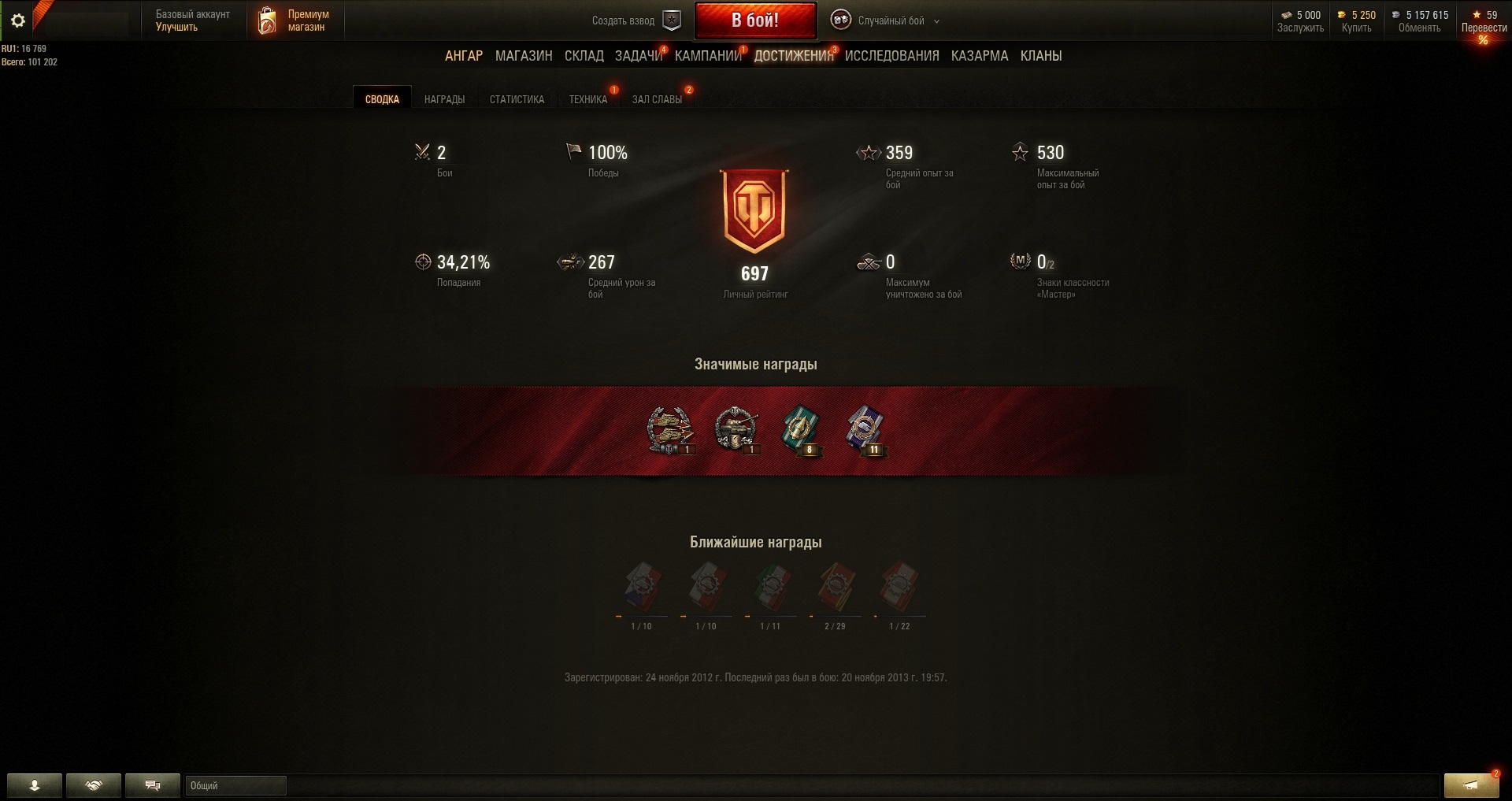Switch to the СТАТИСТИКА tab
Image resolution: width=1512 pixels, height=801 pixels.
tap(517, 99)
